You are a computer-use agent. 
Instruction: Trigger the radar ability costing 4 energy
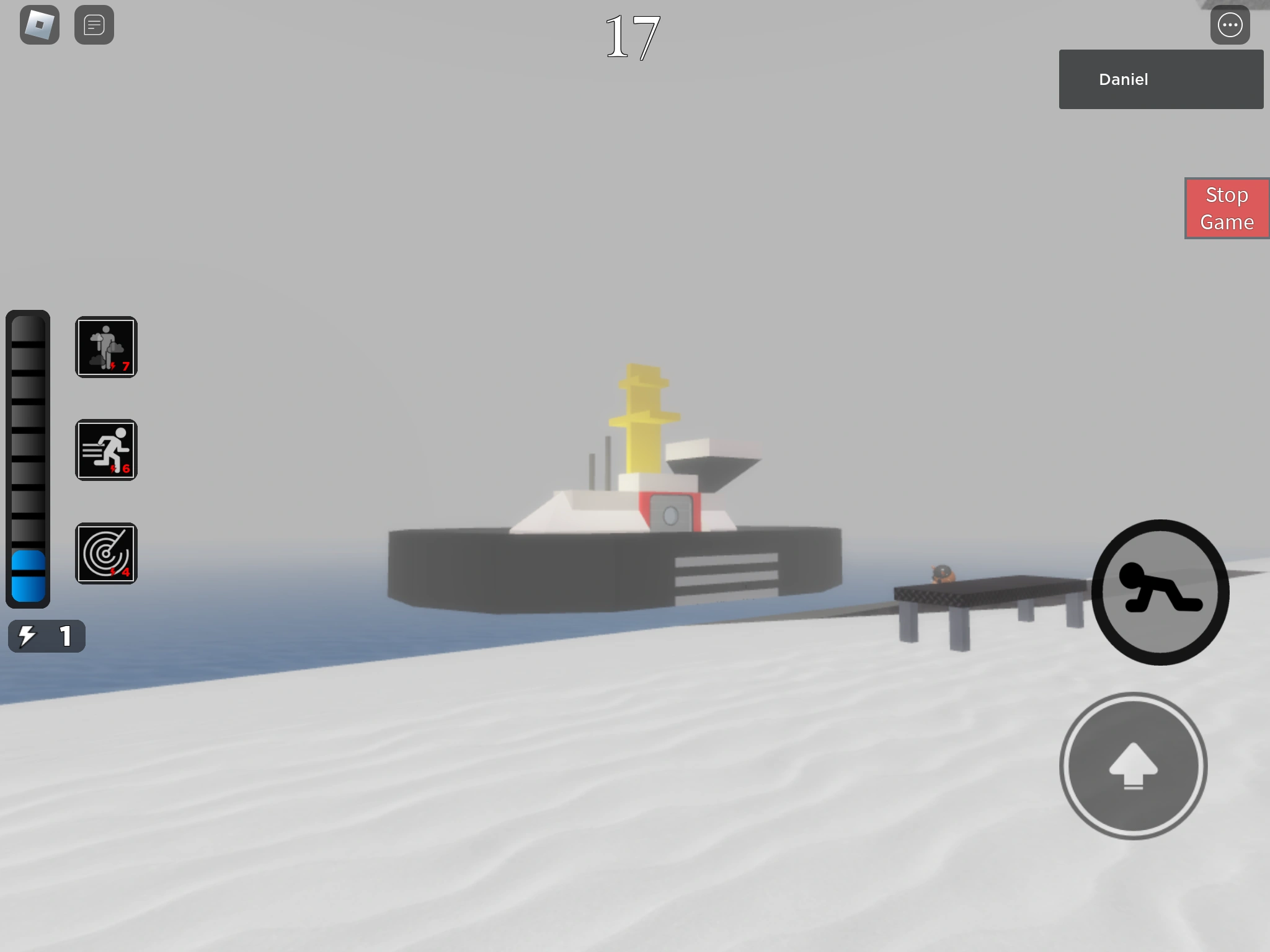(106, 553)
